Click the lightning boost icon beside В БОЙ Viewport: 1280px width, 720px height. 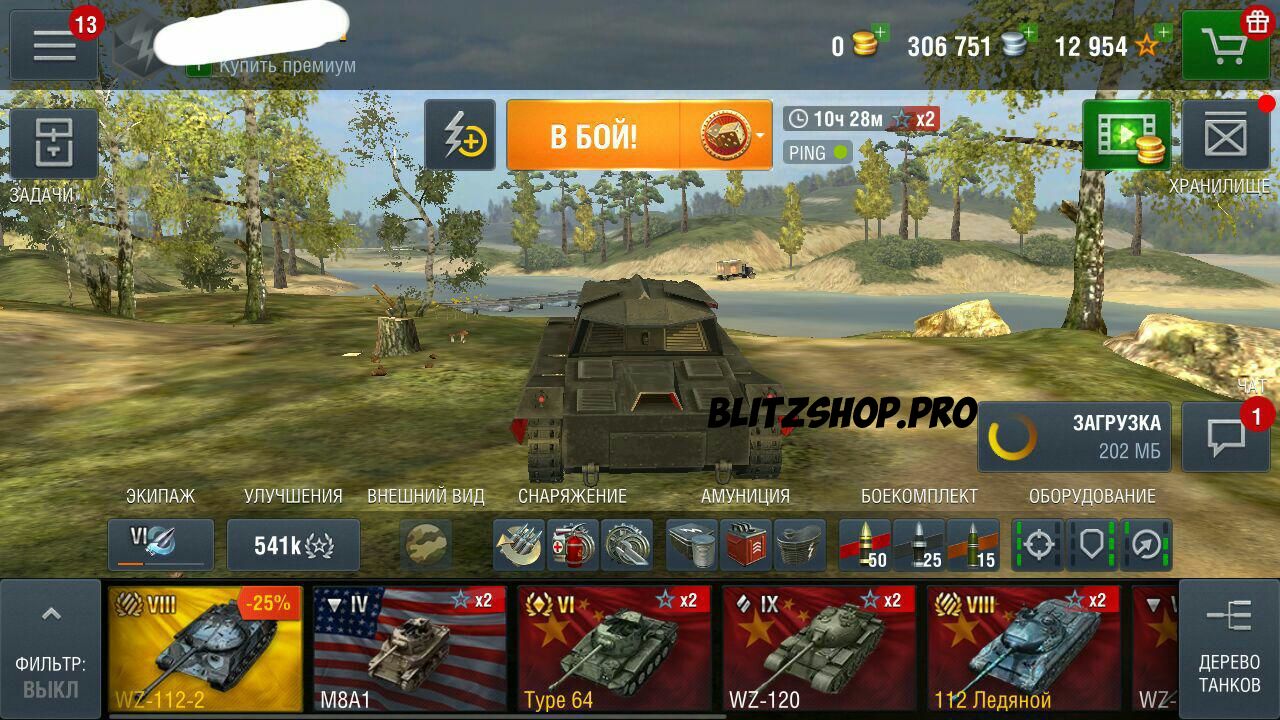tap(462, 135)
